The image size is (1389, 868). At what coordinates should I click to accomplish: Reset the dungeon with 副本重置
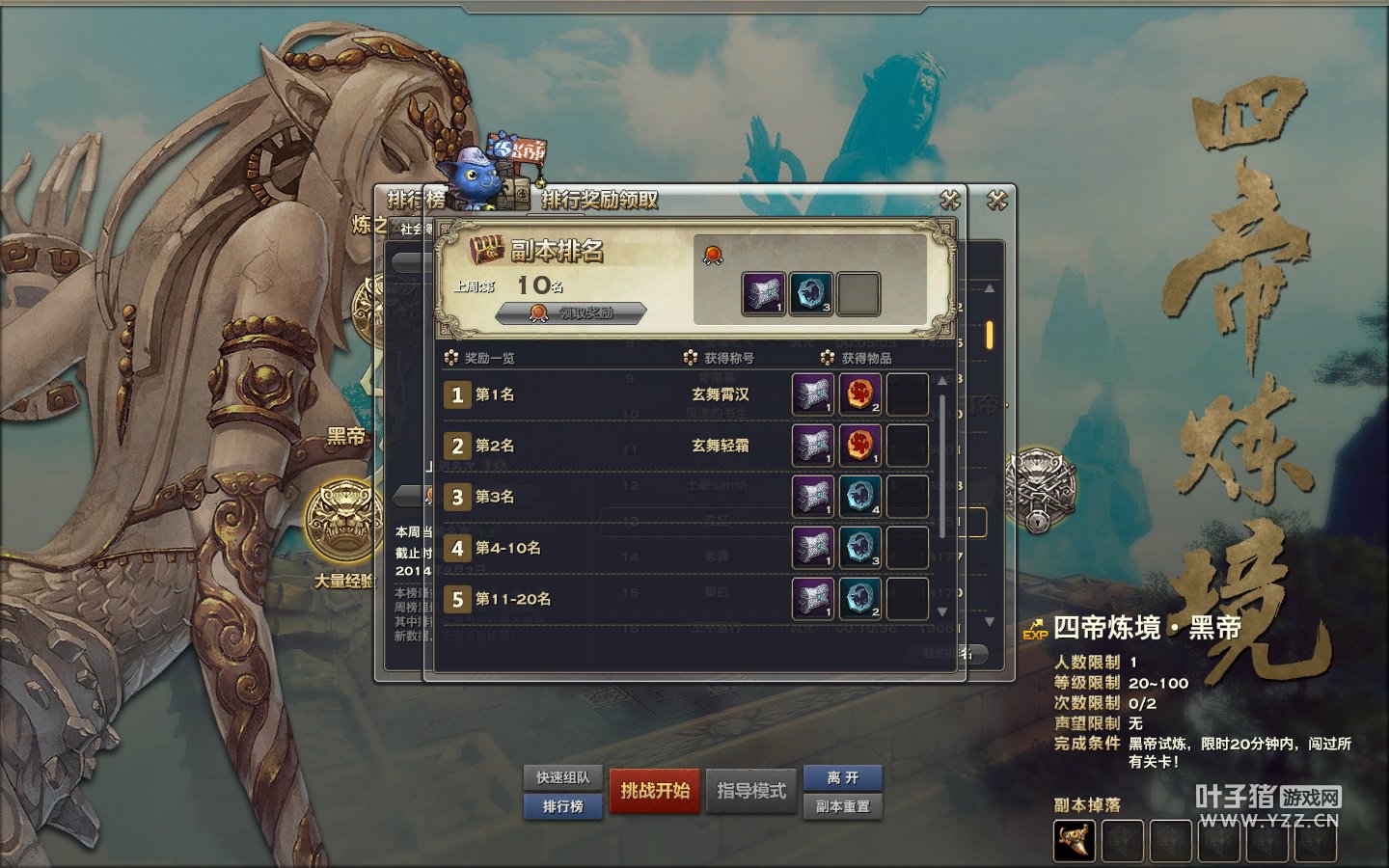coord(842,806)
